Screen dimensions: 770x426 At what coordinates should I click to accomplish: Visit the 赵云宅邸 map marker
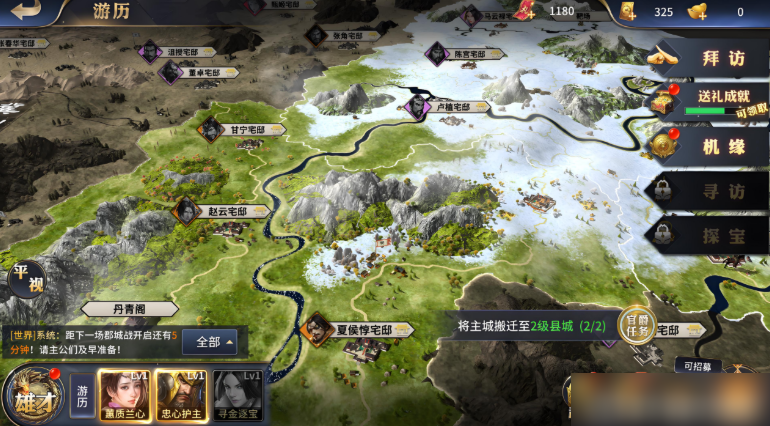[222, 212]
